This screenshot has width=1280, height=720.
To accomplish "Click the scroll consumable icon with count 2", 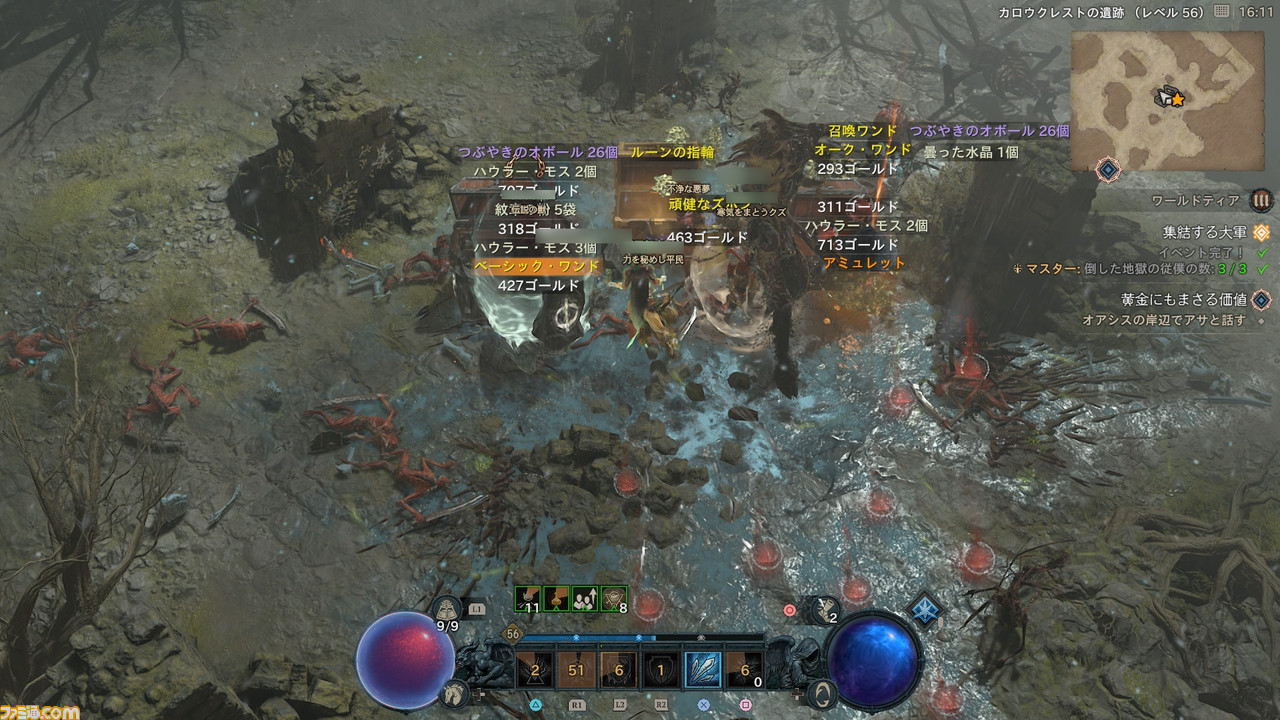I will pyautogui.click(x=827, y=607).
